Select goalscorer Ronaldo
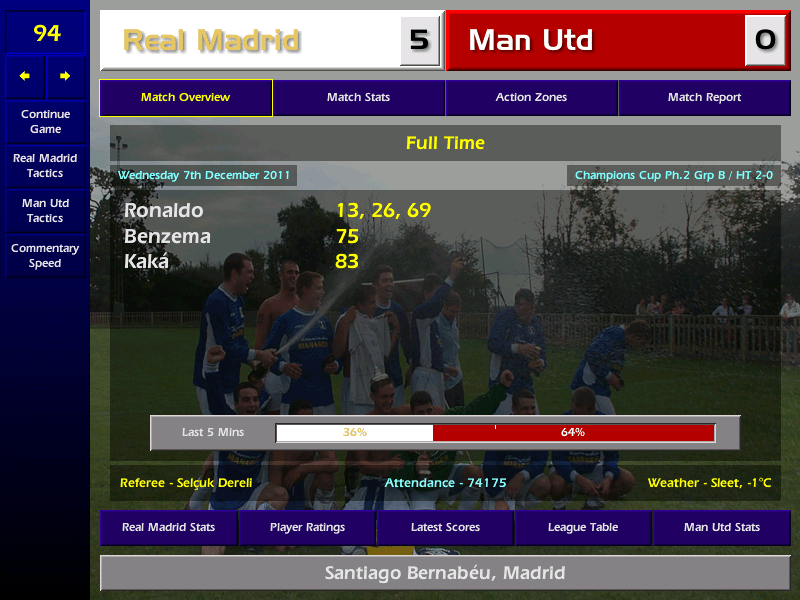The height and width of the screenshot is (600, 800). [163, 210]
